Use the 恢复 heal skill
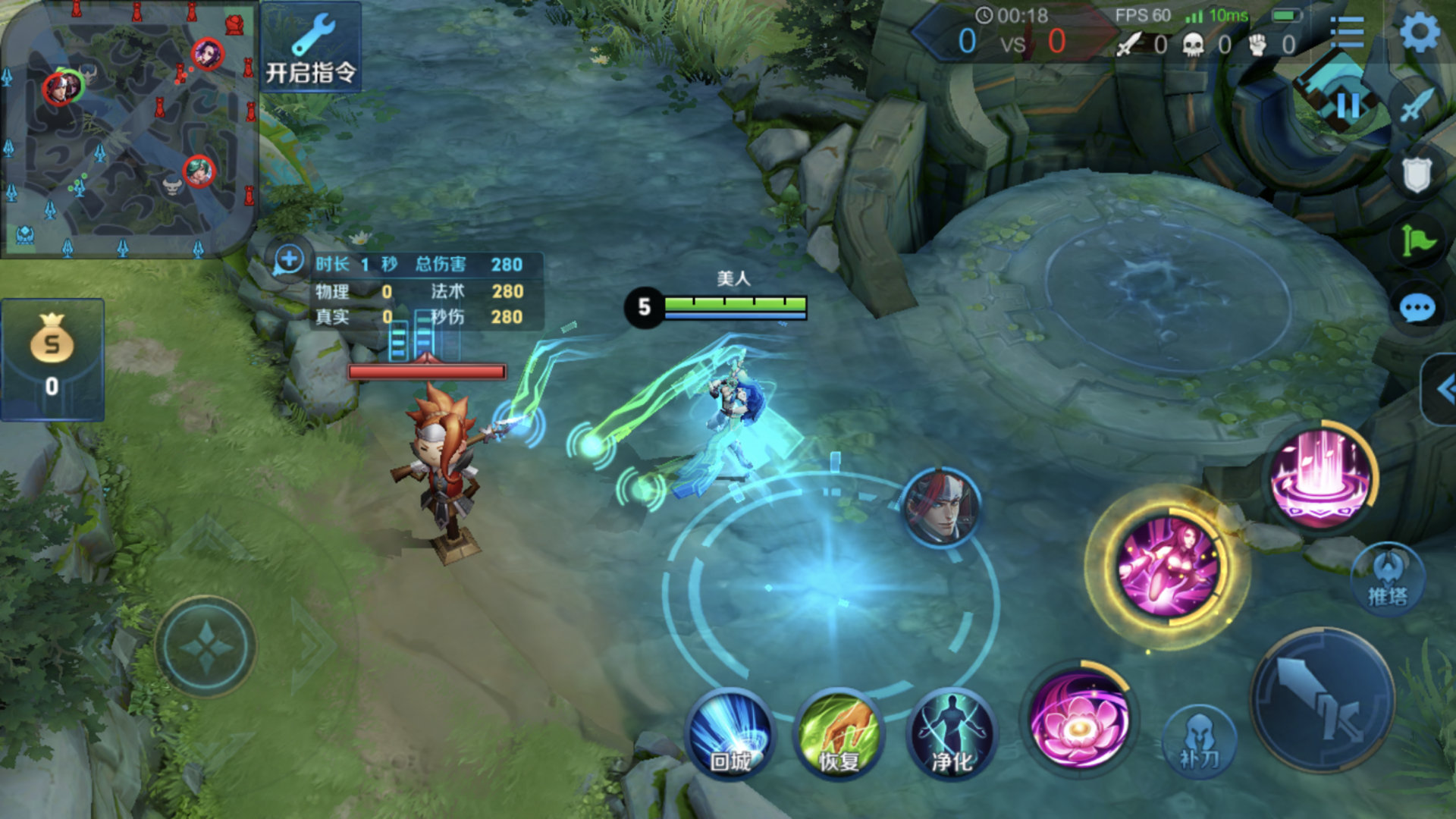Image resolution: width=1456 pixels, height=819 pixels. click(839, 734)
